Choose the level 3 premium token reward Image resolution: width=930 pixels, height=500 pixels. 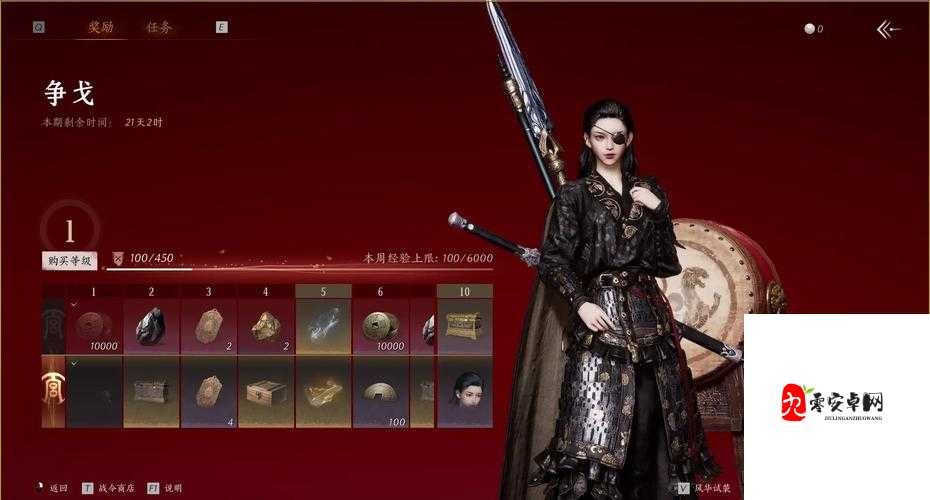[209, 392]
